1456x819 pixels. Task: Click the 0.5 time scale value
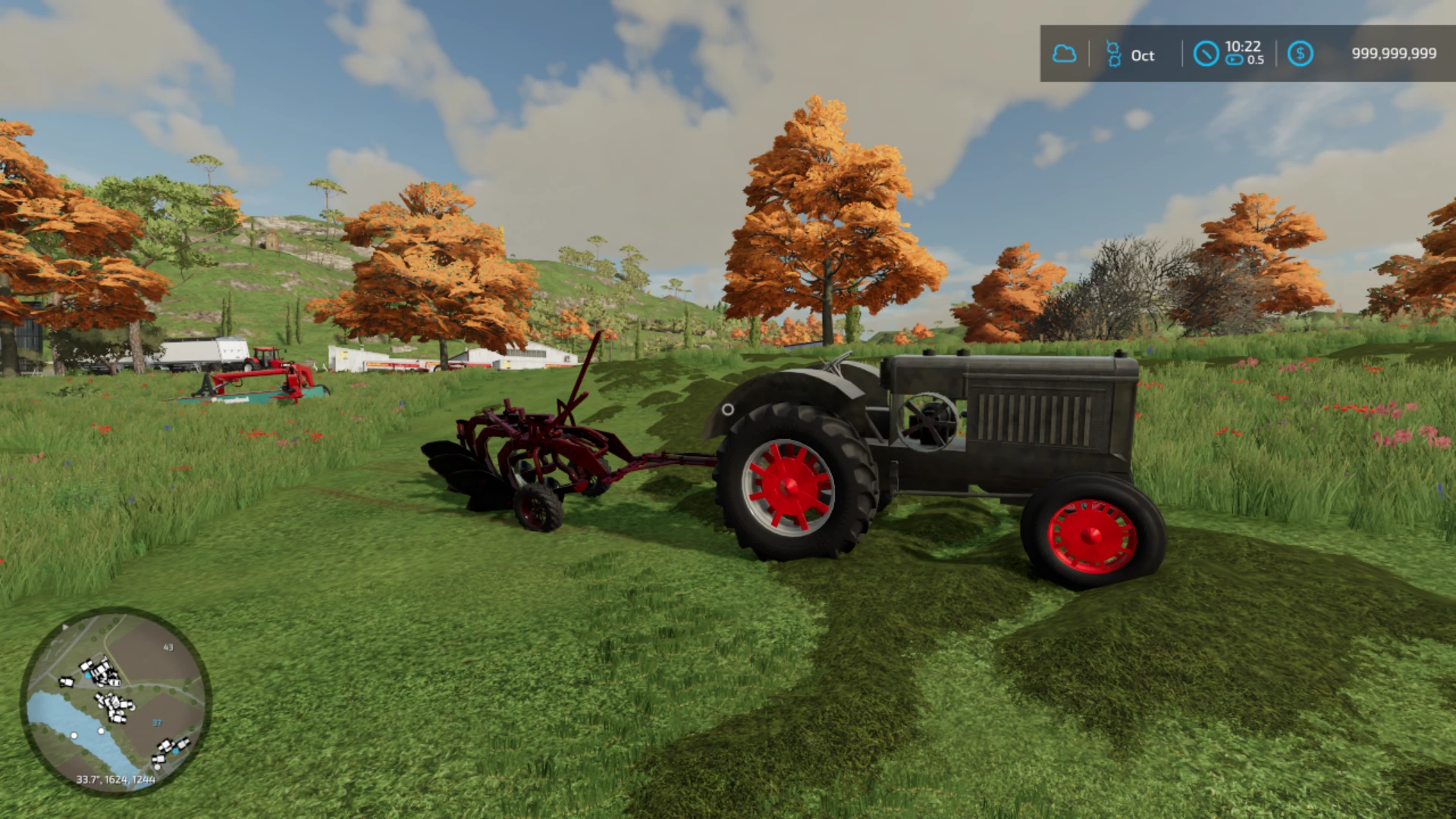[x=1254, y=61]
